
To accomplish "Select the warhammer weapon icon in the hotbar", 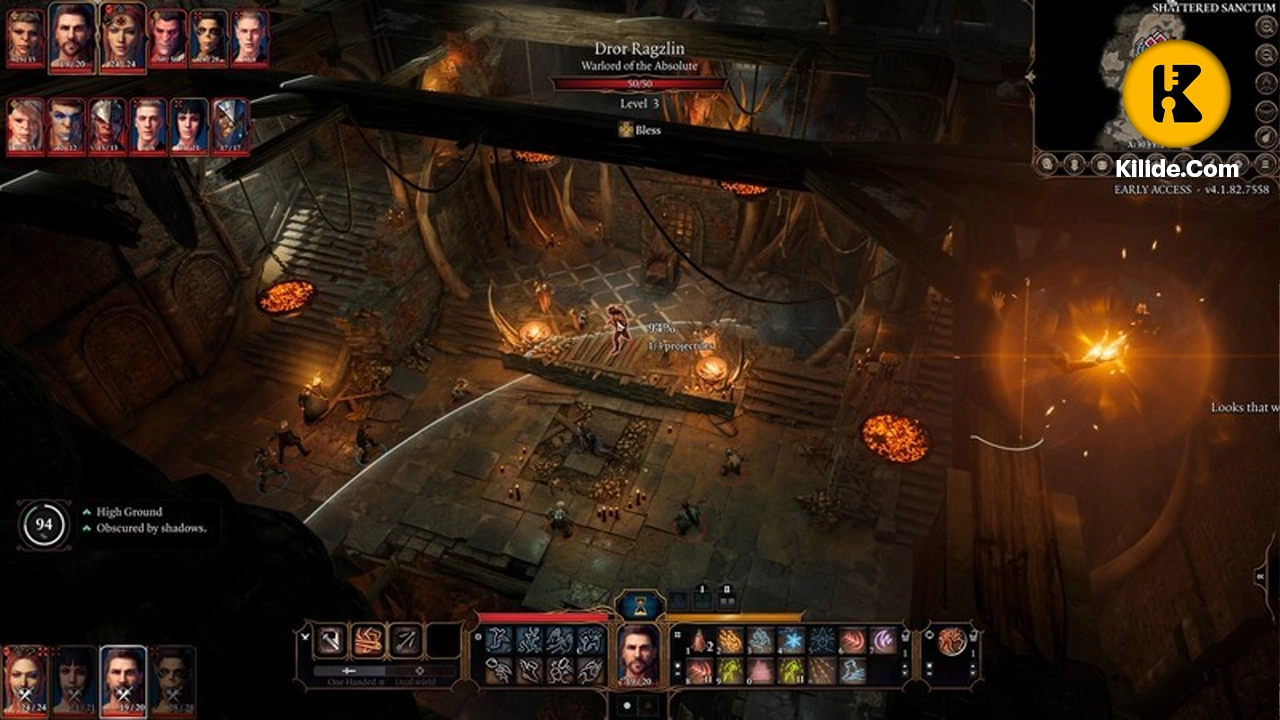I will tap(330, 639).
